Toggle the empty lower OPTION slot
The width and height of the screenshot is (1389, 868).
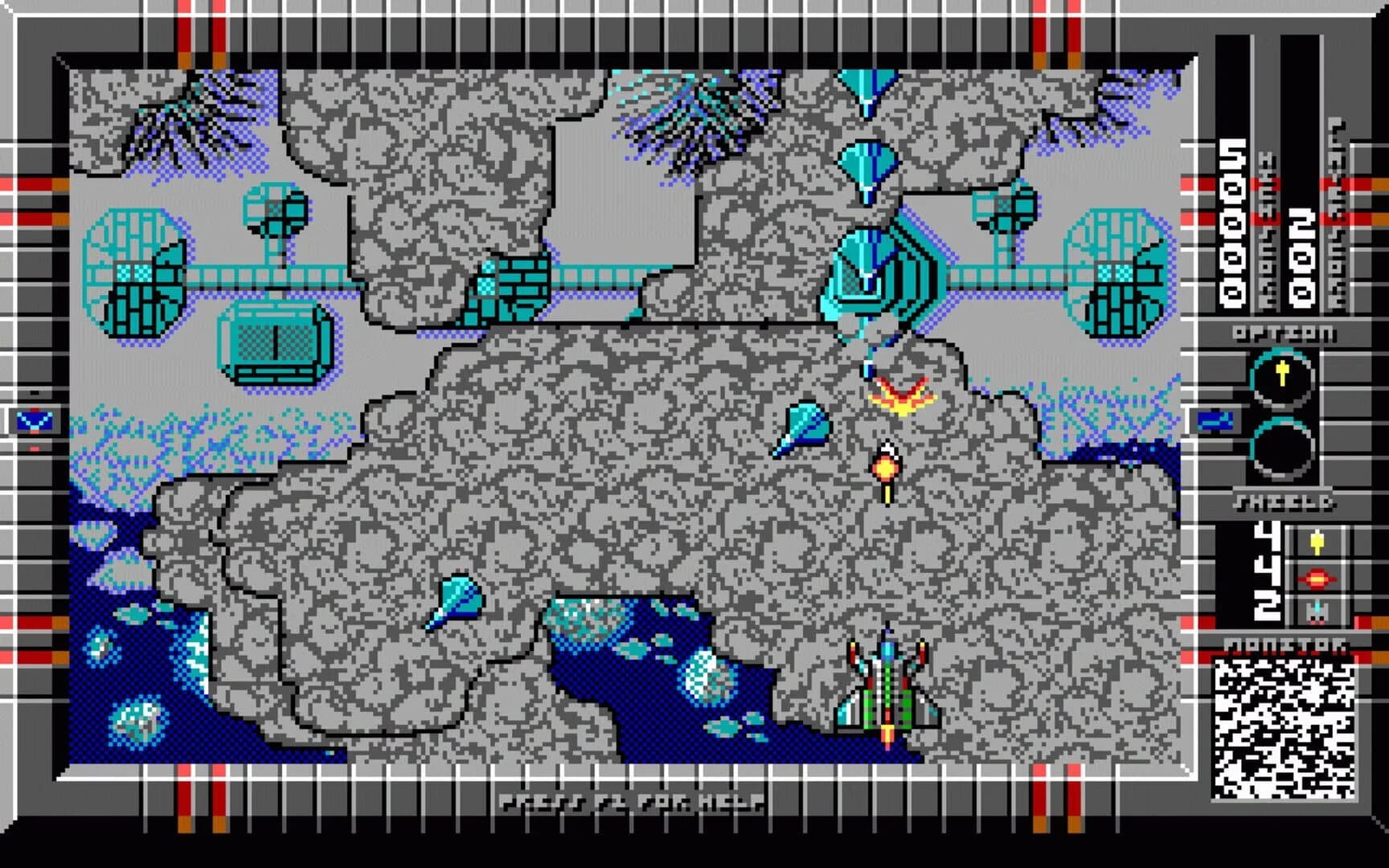click(1284, 450)
